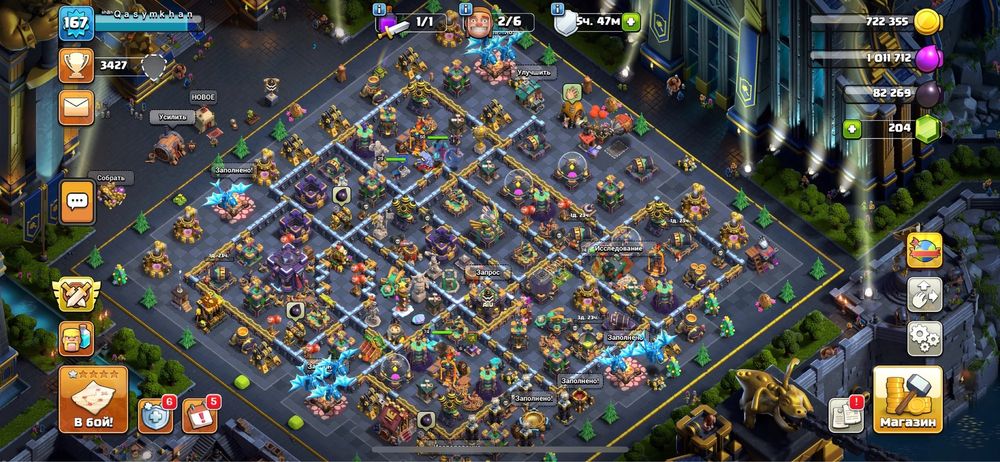
Task: Collect loot with the Собрать bubble
Action: coord(111,177)
